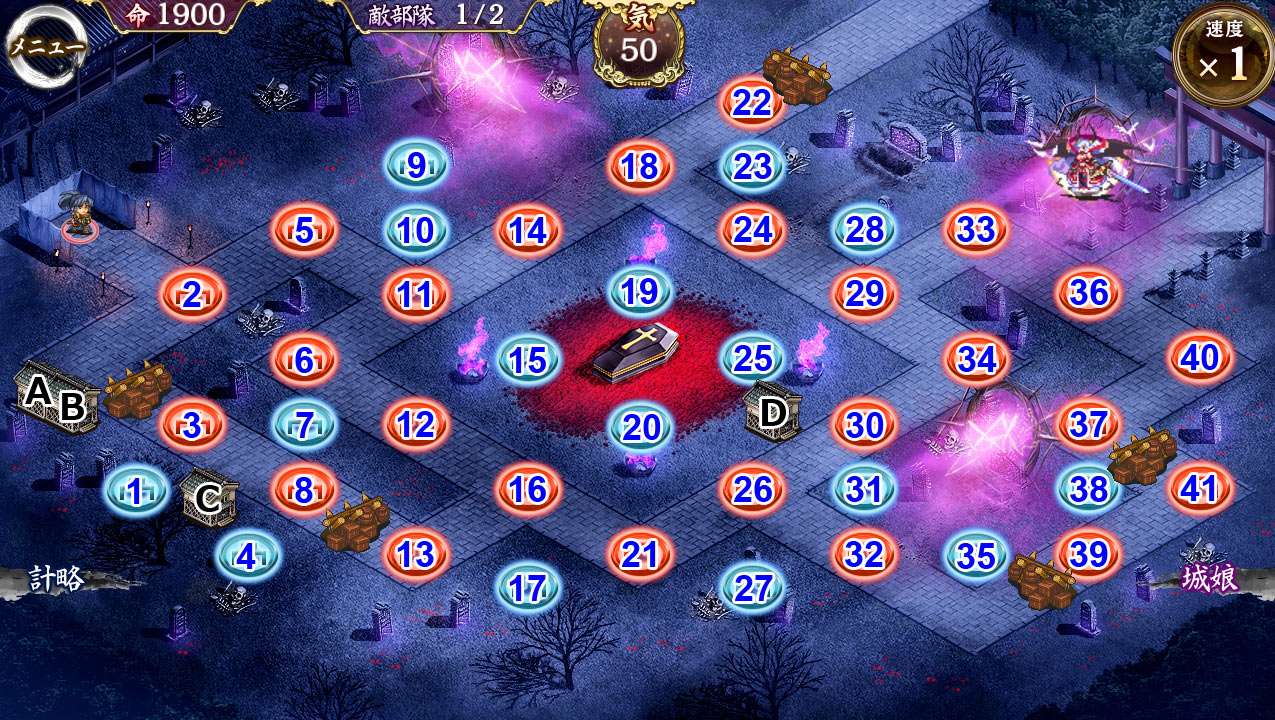The width and height of the screenshot is (1275, 720).
Task: Choose blue placement tile 9
Action: coord(416,165)
